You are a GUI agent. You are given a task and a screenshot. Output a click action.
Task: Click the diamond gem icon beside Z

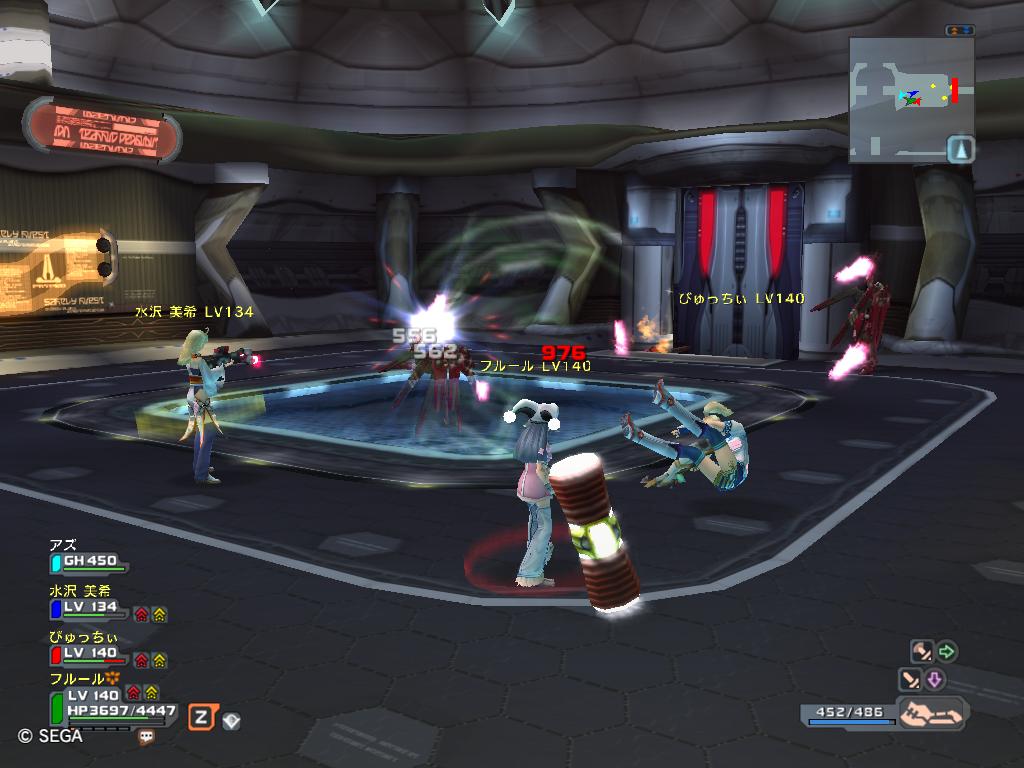point(231,720)
